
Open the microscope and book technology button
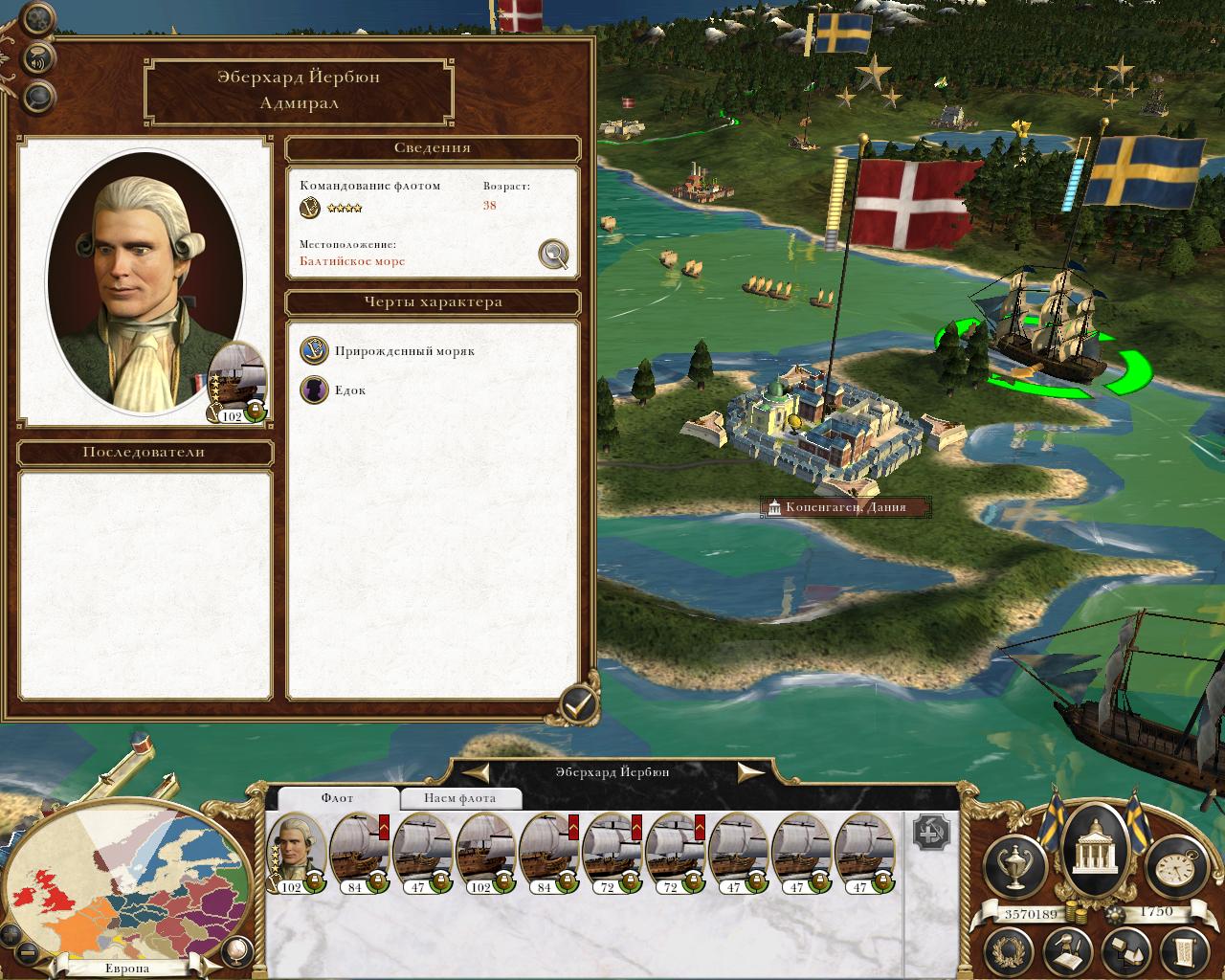pyautogui.click(x=1068, y=950)
